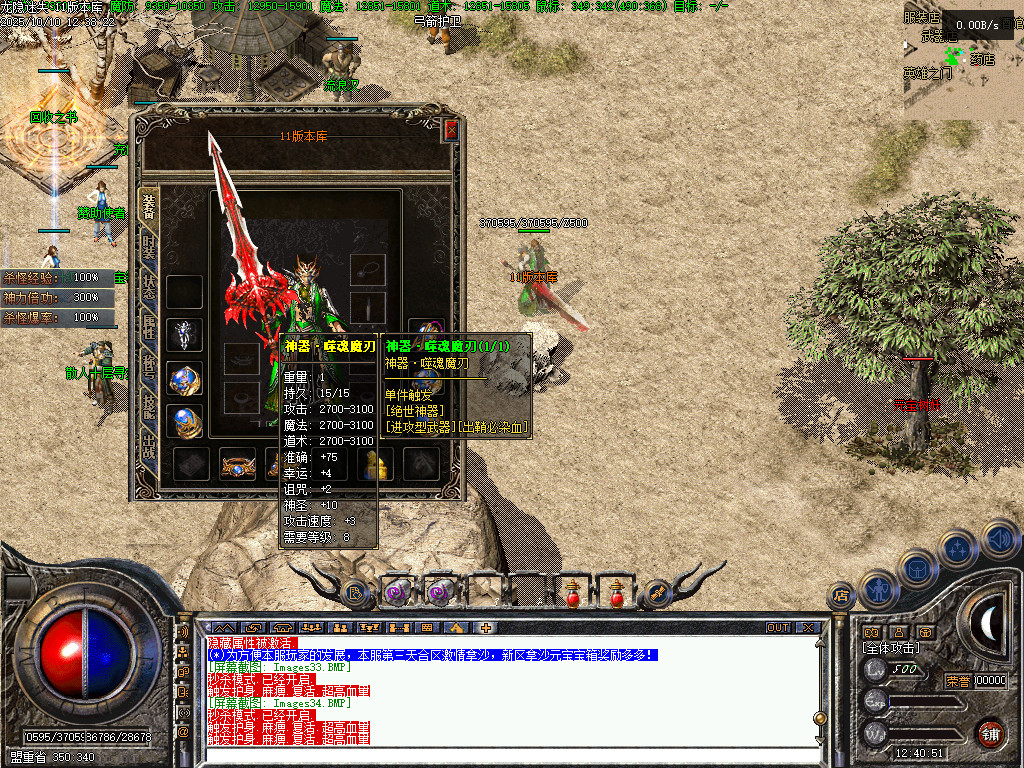1024x768 pixels.
Task: Select the equipped belt slot
Action: [x=238, y=464]
